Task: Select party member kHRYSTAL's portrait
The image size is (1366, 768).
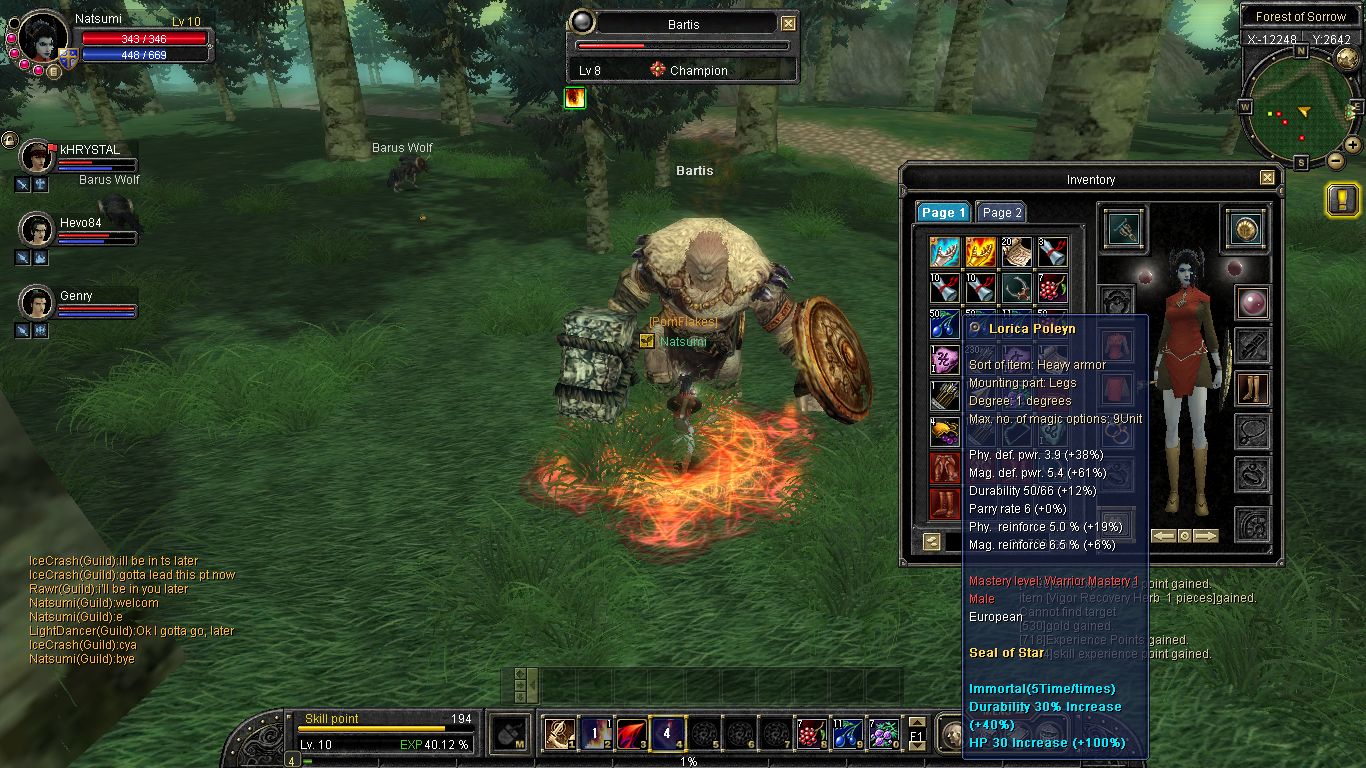Action: 37,157
